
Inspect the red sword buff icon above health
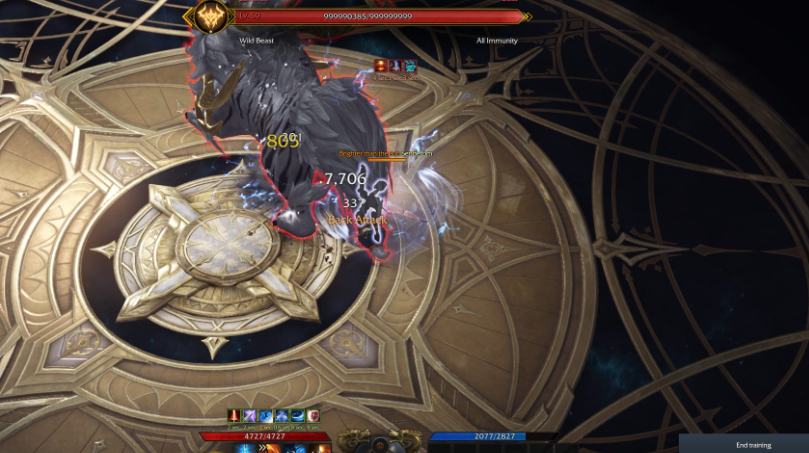click(x=234, y=415)
